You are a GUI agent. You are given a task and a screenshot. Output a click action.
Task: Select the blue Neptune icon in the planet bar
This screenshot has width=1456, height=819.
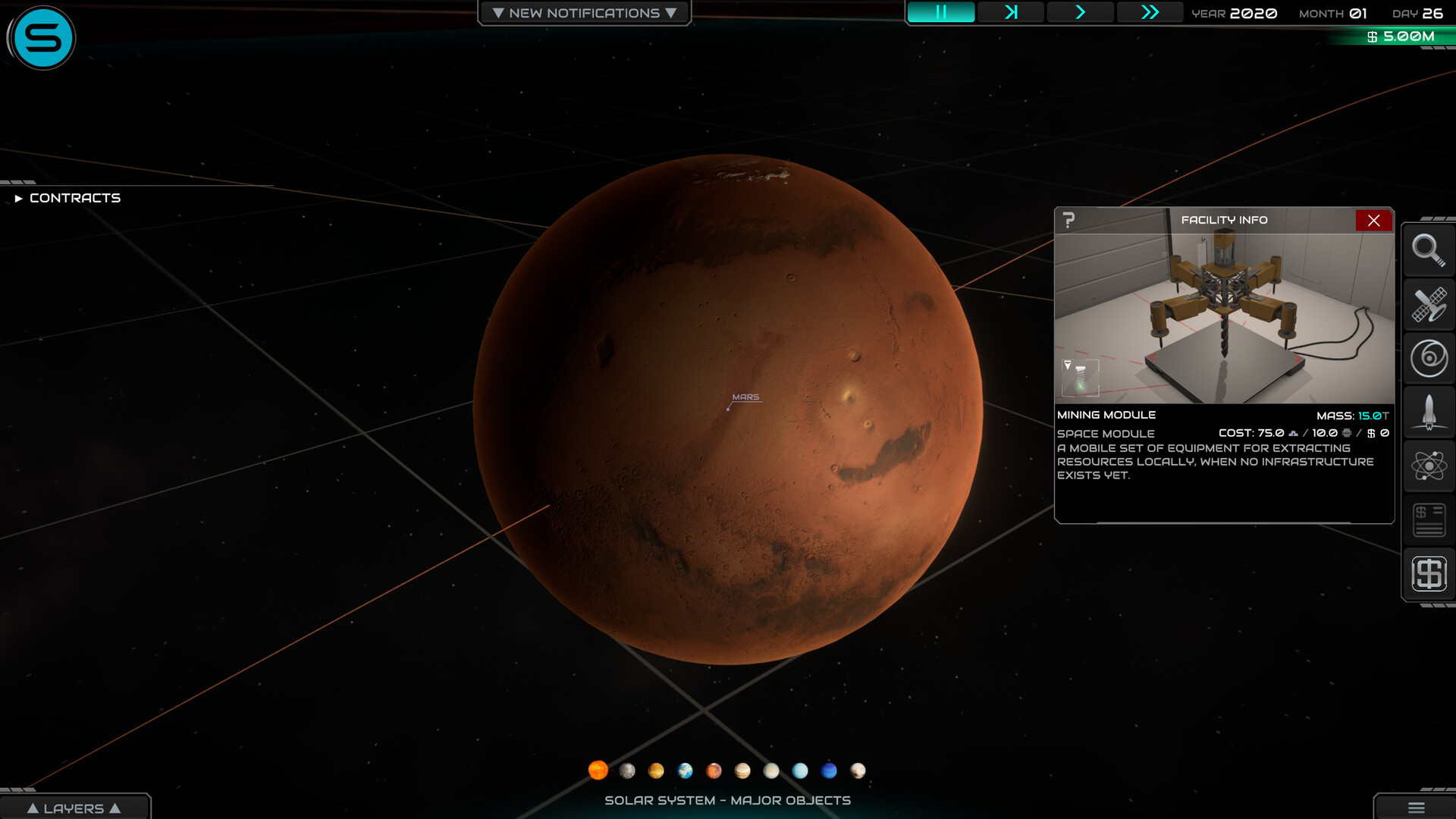[x=829, y=770]
